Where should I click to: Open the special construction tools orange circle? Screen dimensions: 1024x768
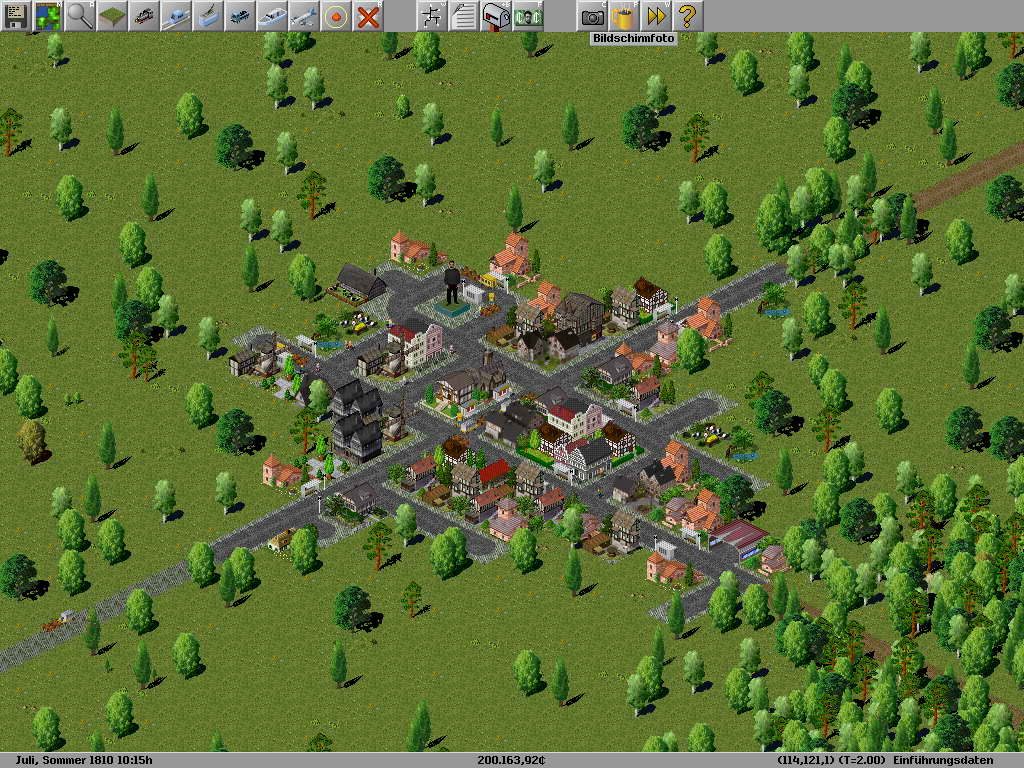(x=336, y=16)
